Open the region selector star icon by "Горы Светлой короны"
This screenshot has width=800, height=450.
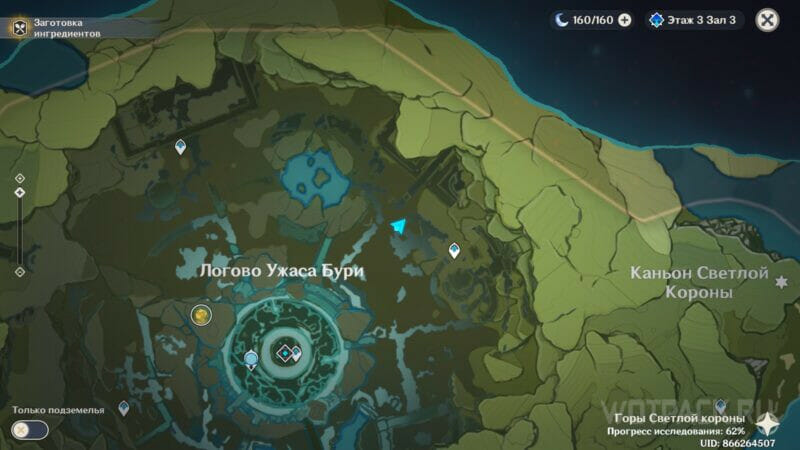click(x=770, y=422)
